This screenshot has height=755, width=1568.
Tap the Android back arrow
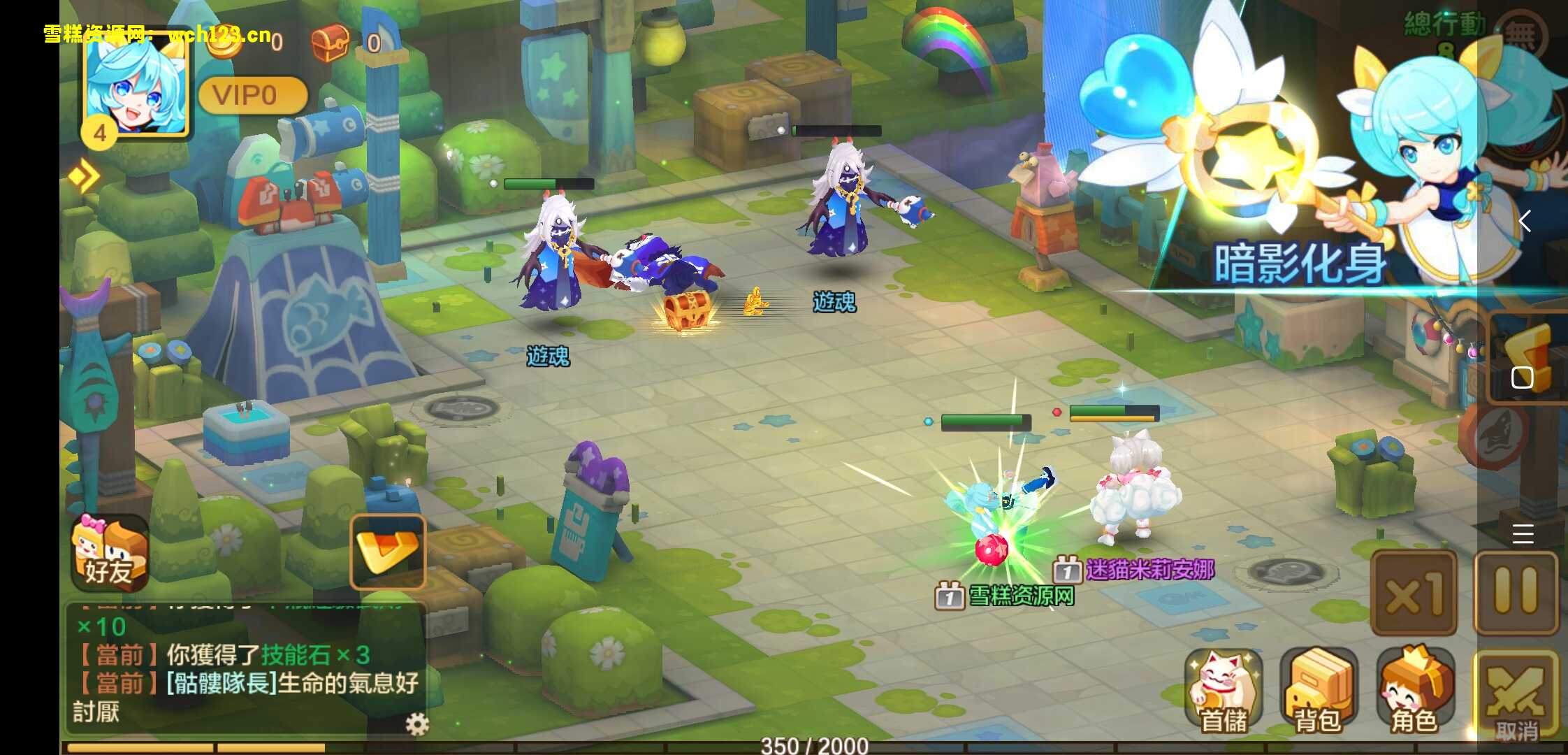coord(1525,221)
